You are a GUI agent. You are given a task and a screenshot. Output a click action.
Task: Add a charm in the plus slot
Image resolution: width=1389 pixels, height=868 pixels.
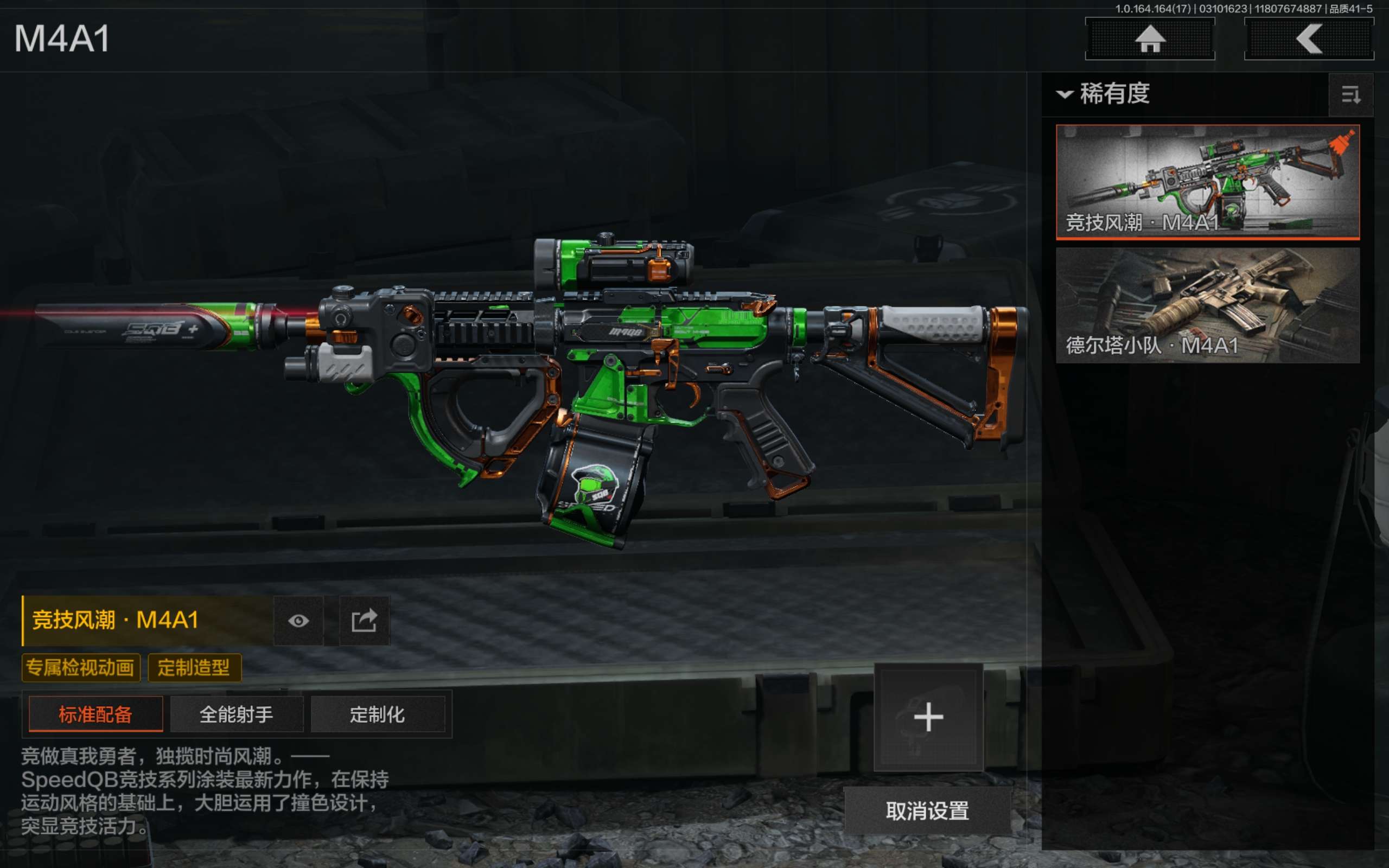[x=928, y=717]
